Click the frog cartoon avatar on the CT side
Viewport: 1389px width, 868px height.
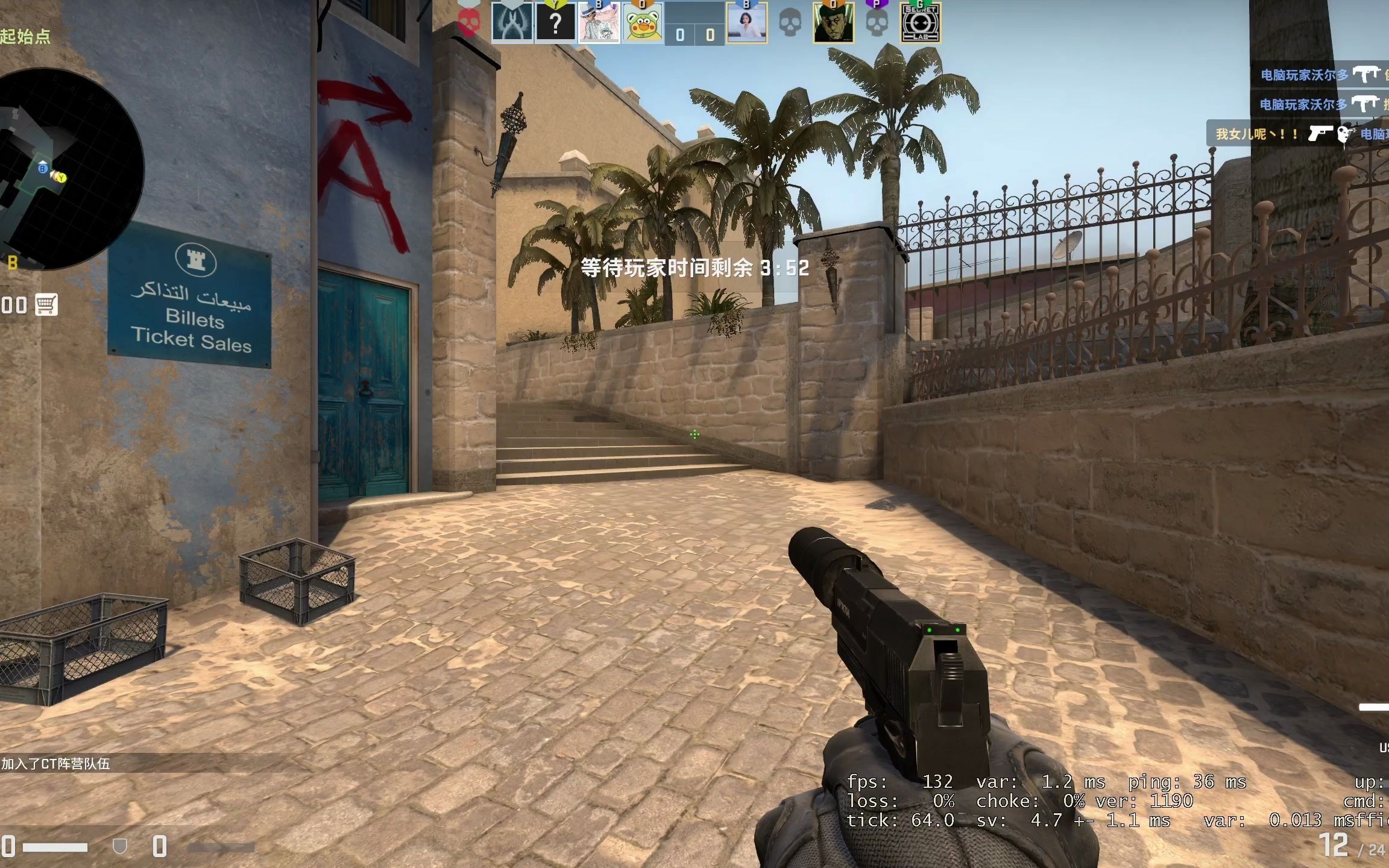tap(641, 23)
